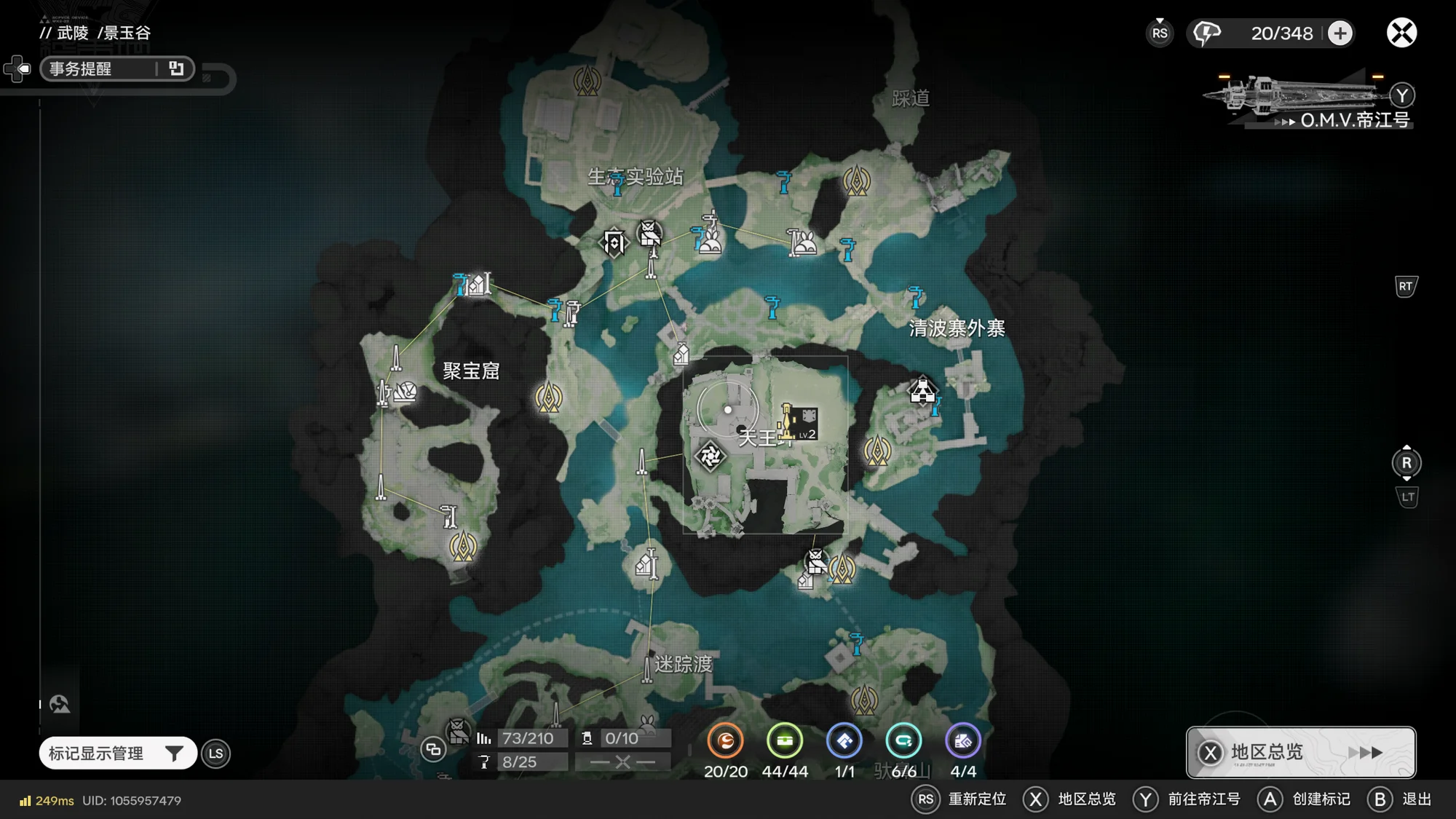The image size is (1456, 819).
Task: Click the swirl diamond marker in 天王坪
Action: [x=710, y=456]
